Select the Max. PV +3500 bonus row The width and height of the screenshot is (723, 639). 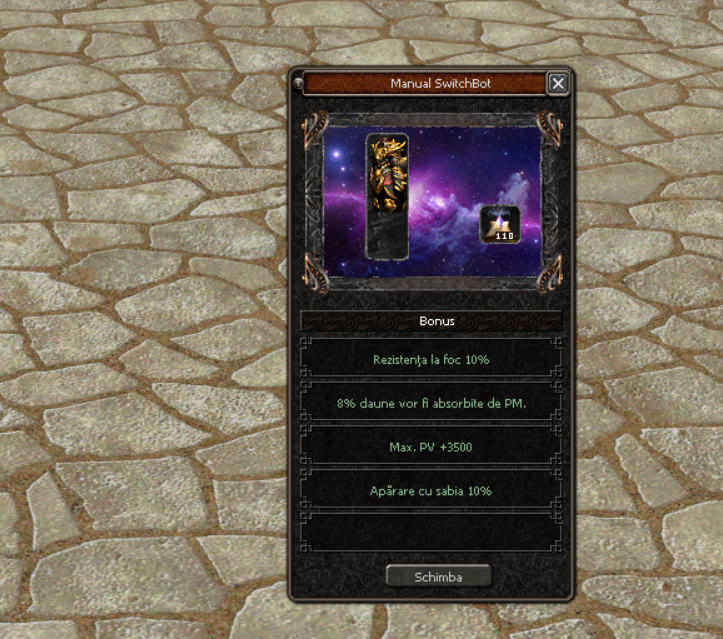point(430,446)
